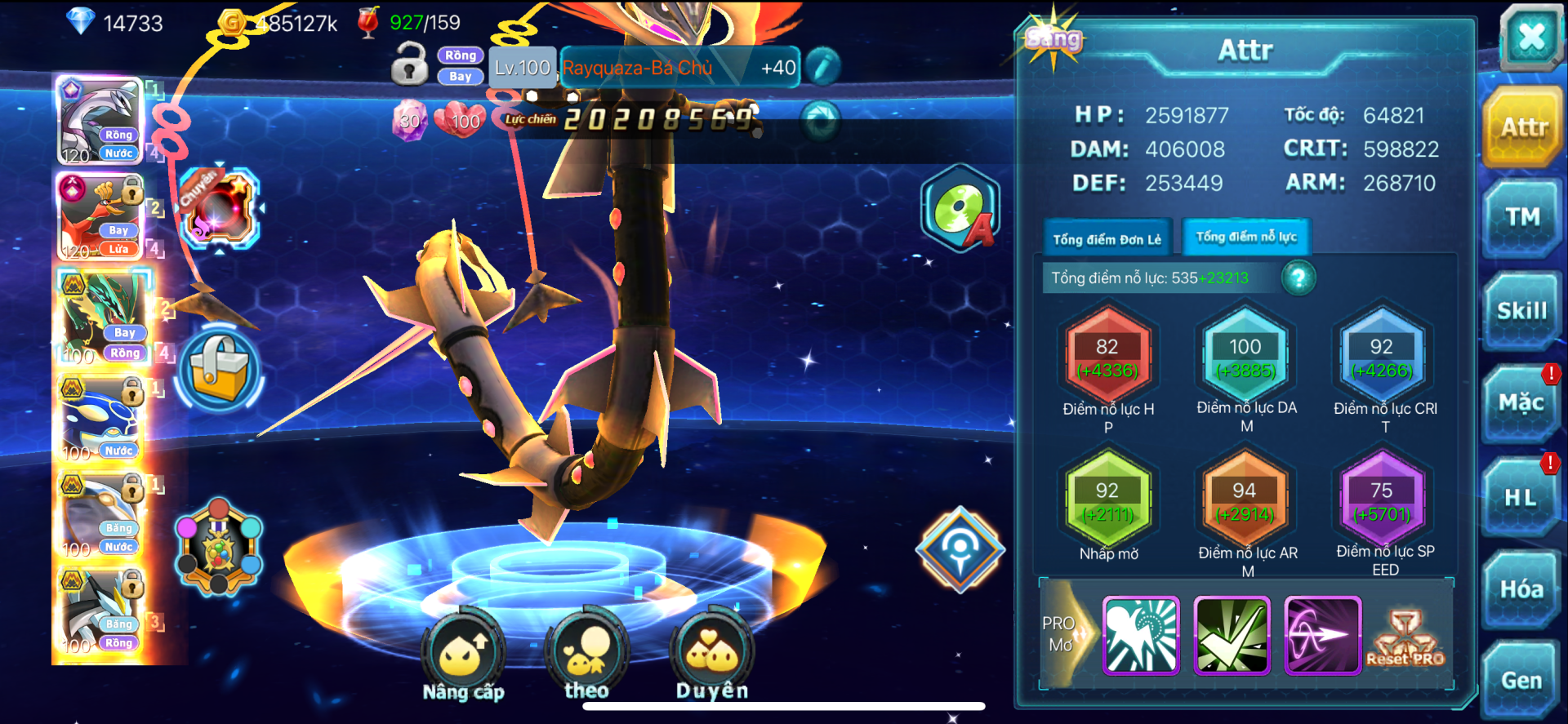Select the Tổng điểm Đơn Lẻ tab
This screenshot has width=1568, height=724.
pyautogui.click(x=1107, y=239)
